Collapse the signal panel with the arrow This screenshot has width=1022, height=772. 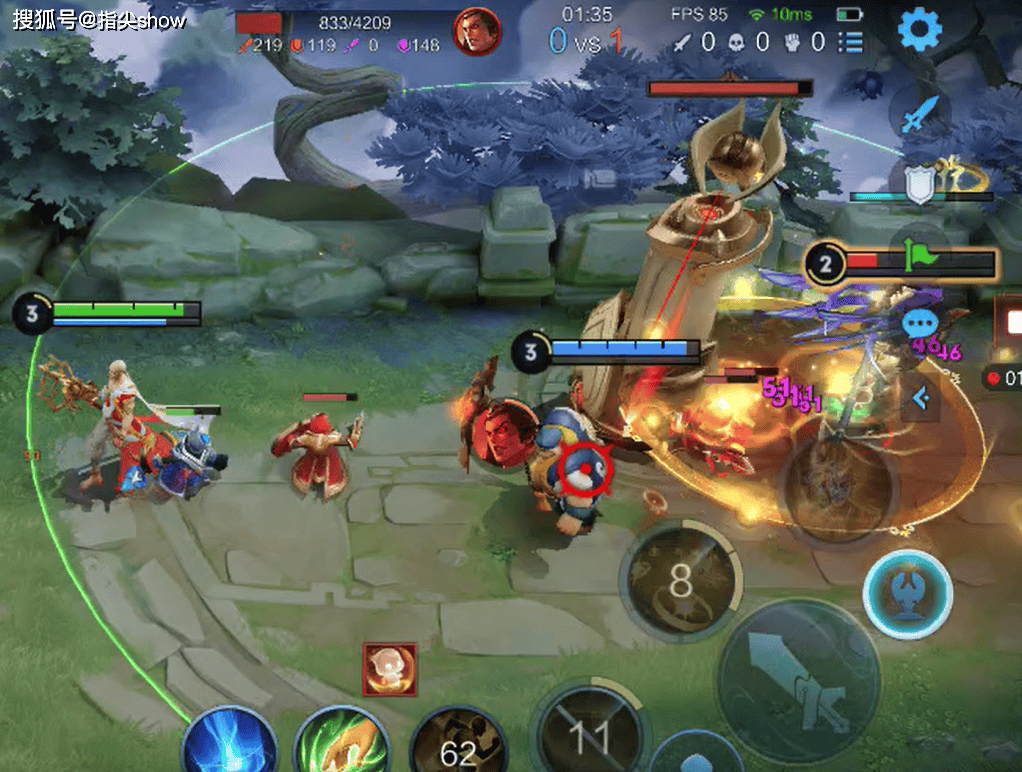(x=920, y=399)
